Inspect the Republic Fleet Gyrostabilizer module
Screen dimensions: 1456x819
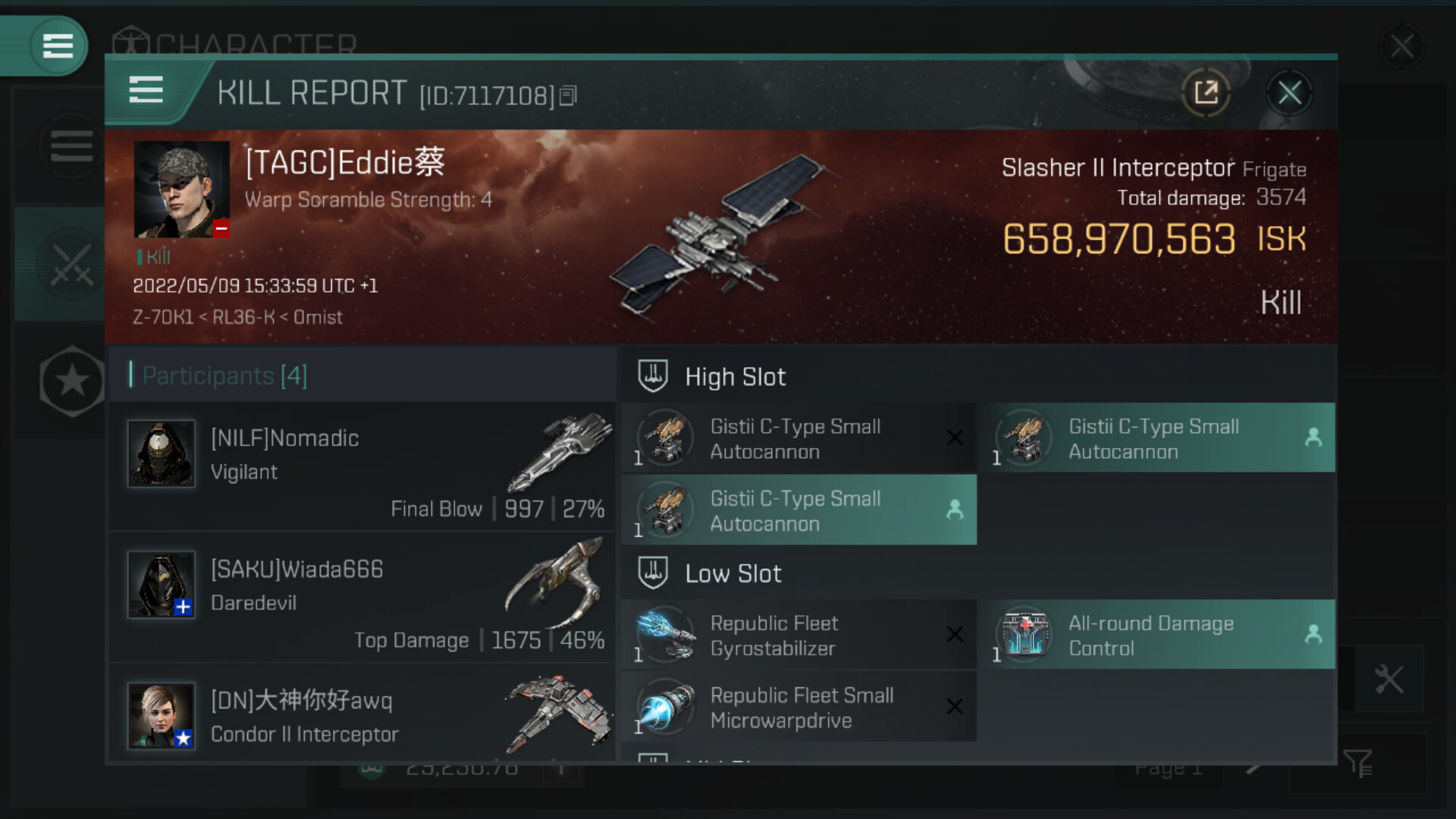(x=798, y=635)
